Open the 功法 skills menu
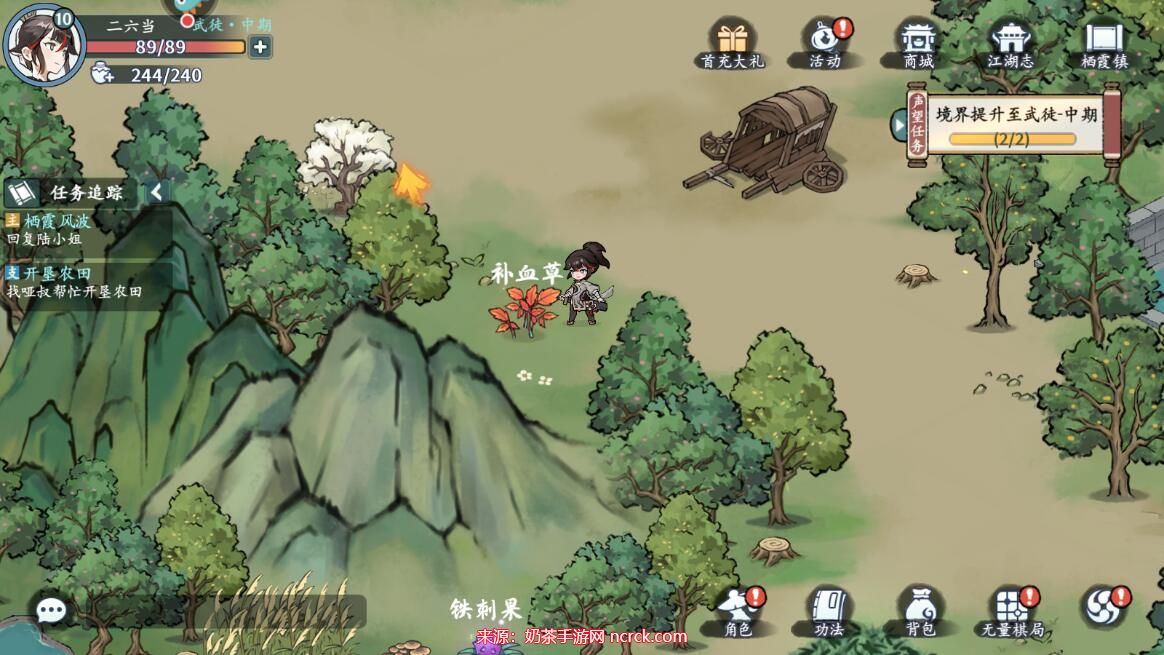Viewport: 1164px width, 655px height. tap(829, 612)
